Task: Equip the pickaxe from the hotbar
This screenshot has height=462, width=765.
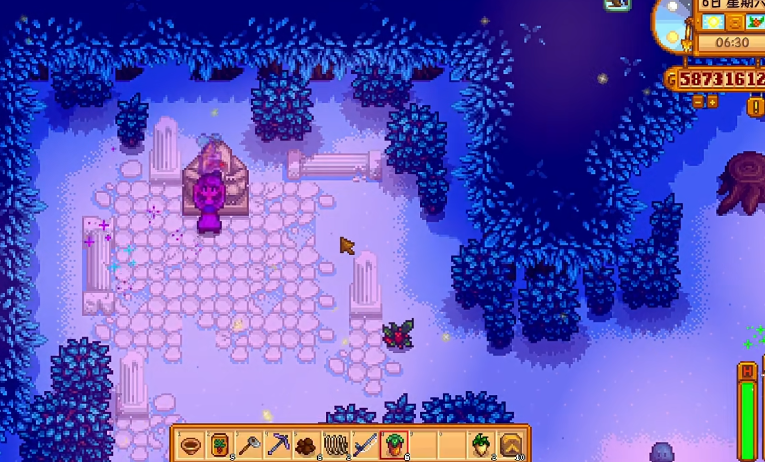Action: tap(279, 444)
